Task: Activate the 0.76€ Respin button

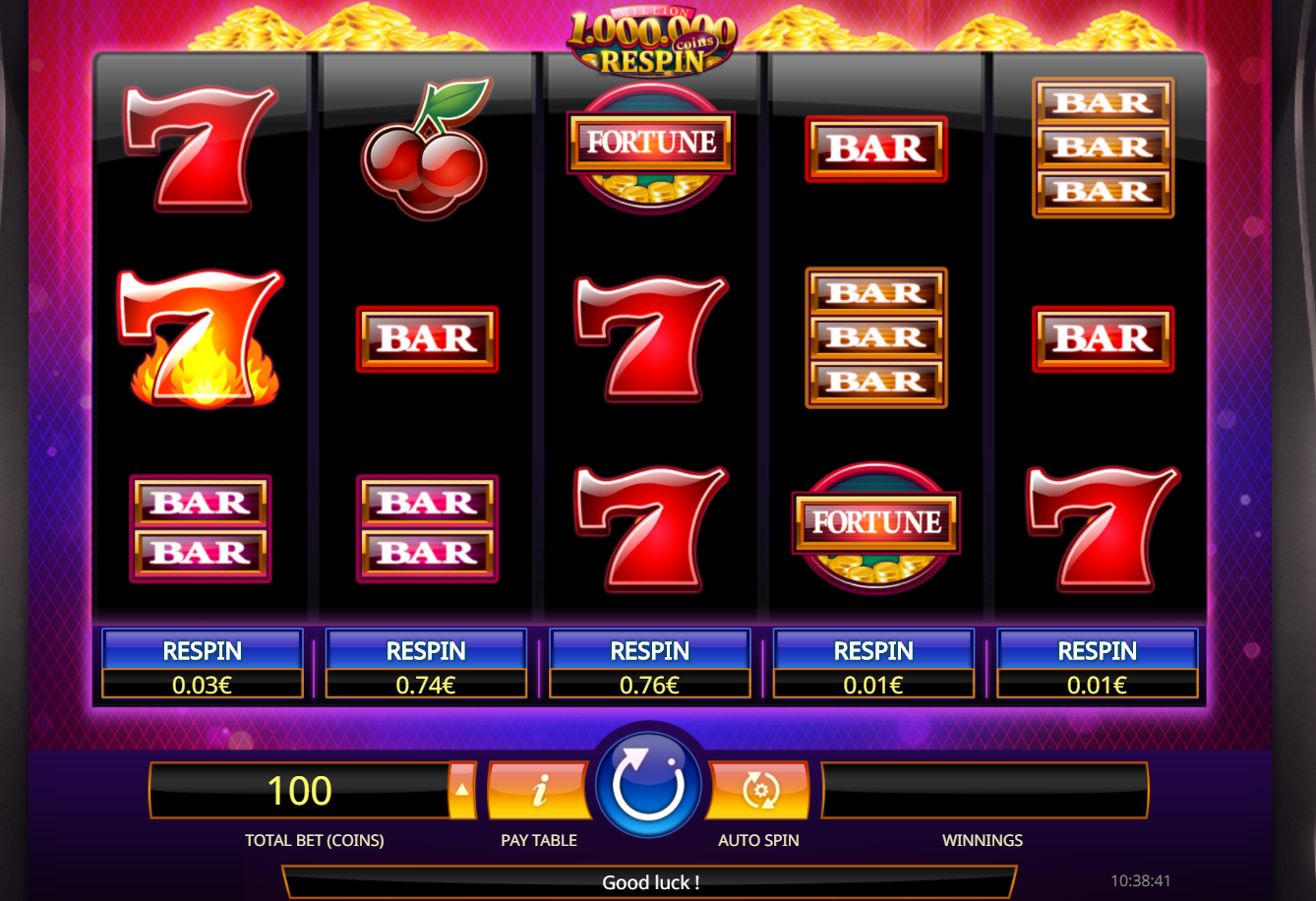Action: coord(649,664)
